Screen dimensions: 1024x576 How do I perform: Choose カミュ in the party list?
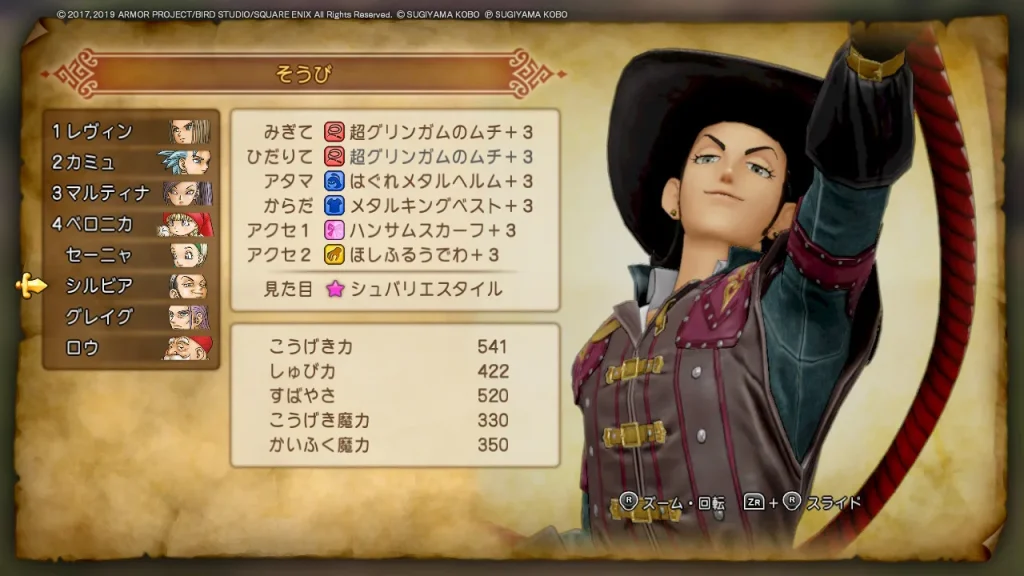click(130, 162)
